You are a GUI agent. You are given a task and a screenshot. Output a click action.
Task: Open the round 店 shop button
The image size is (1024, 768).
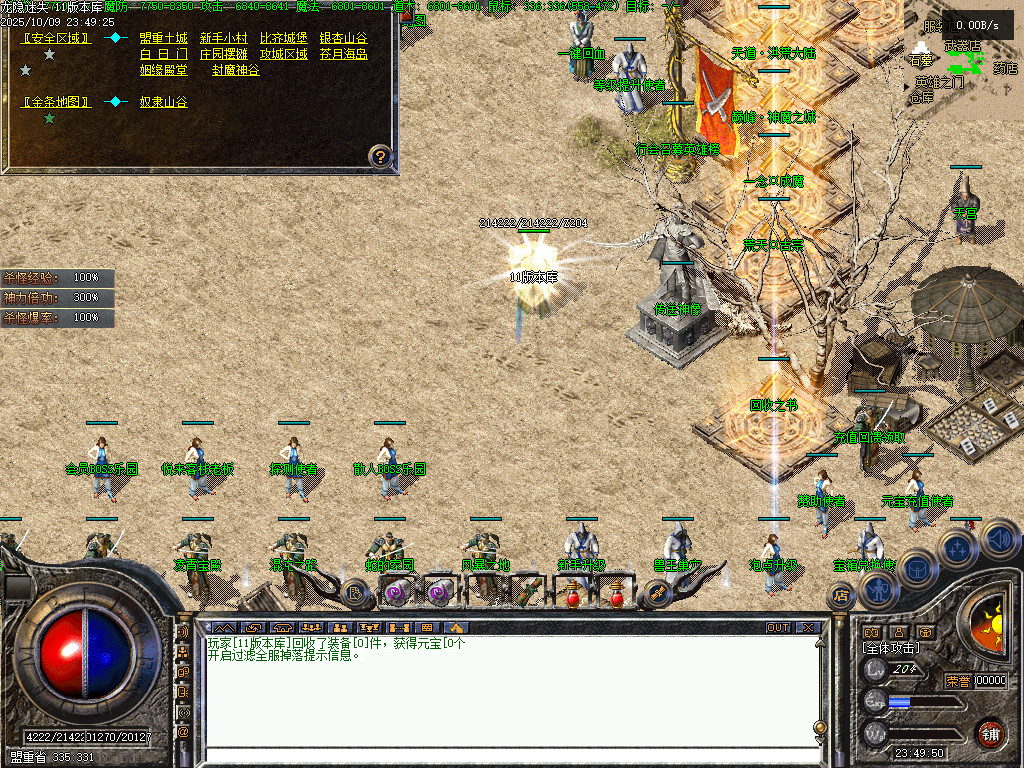click(x=840, y=596)
